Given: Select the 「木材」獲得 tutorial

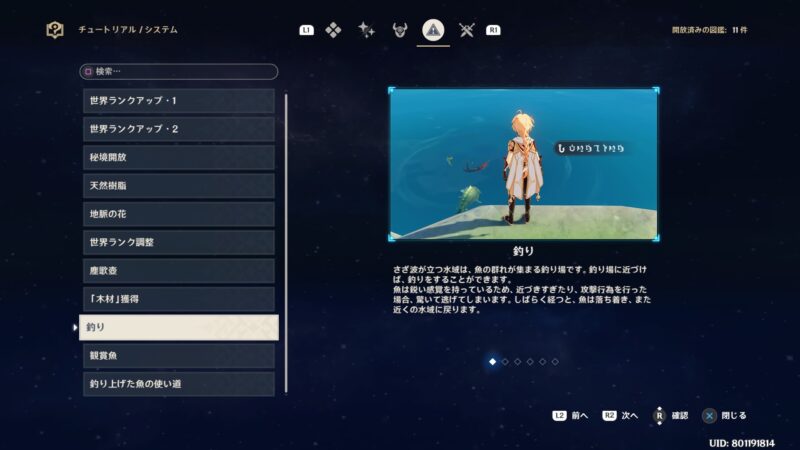Looking at the screenshot, I should pyautogui.click(x=178, y=299).
